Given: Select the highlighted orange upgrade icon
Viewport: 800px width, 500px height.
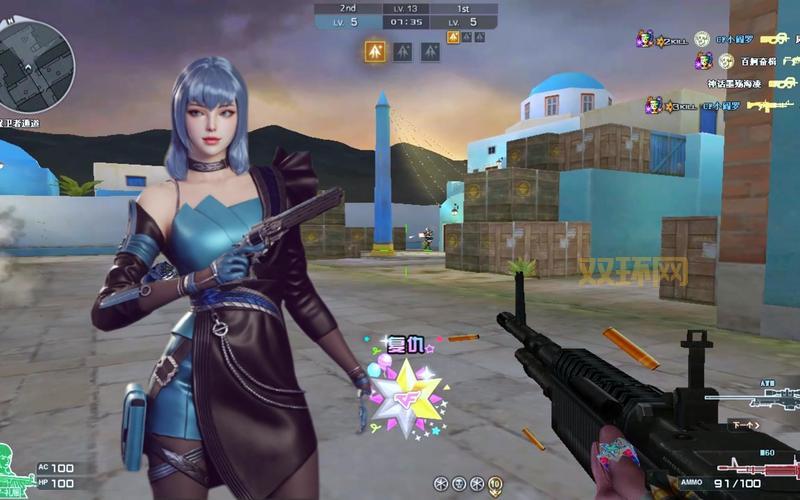Looking at the screenshot, I should pos(376,51).
